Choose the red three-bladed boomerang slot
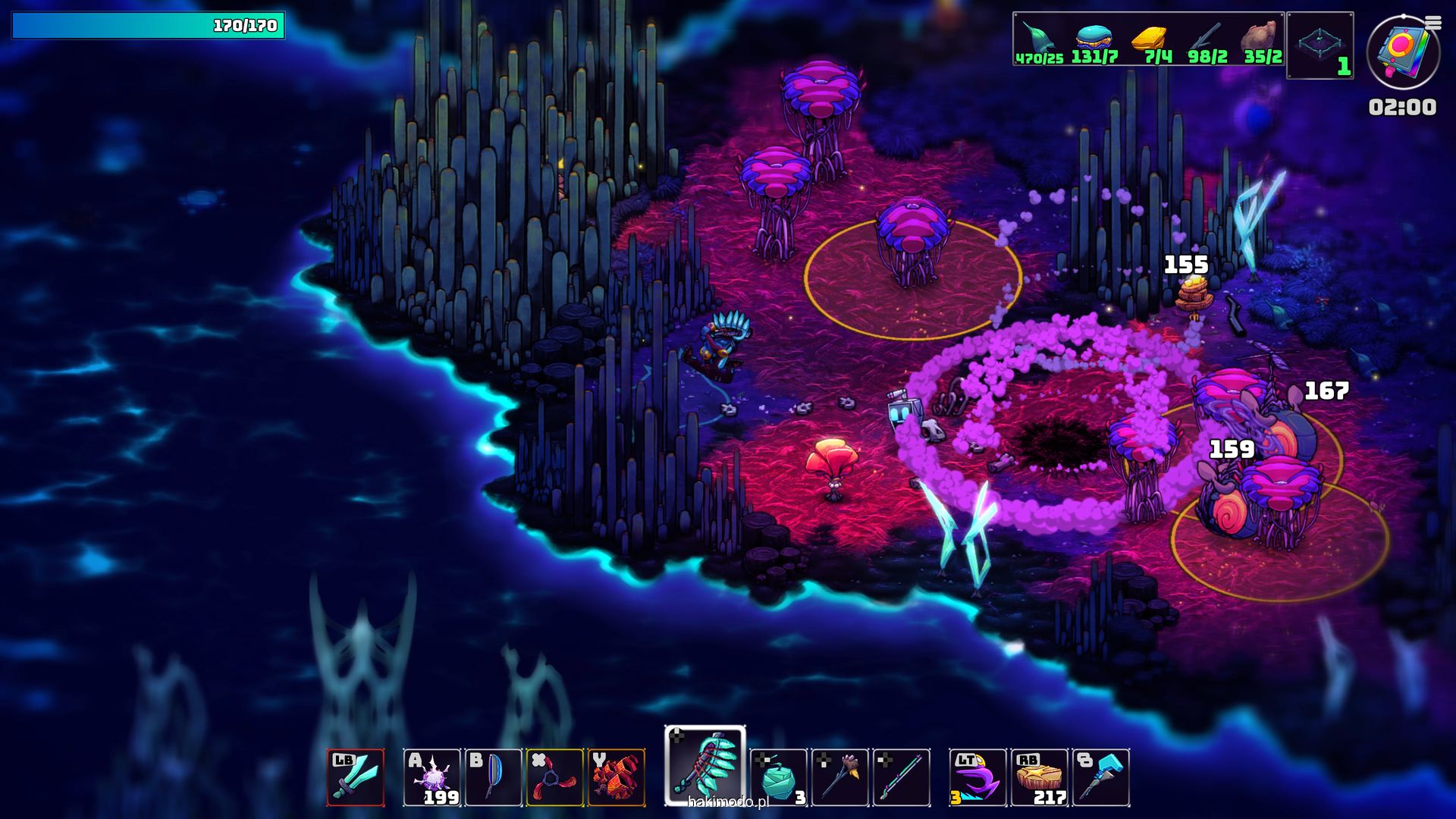The image size is (1456, 819). [x=555, y=777]
